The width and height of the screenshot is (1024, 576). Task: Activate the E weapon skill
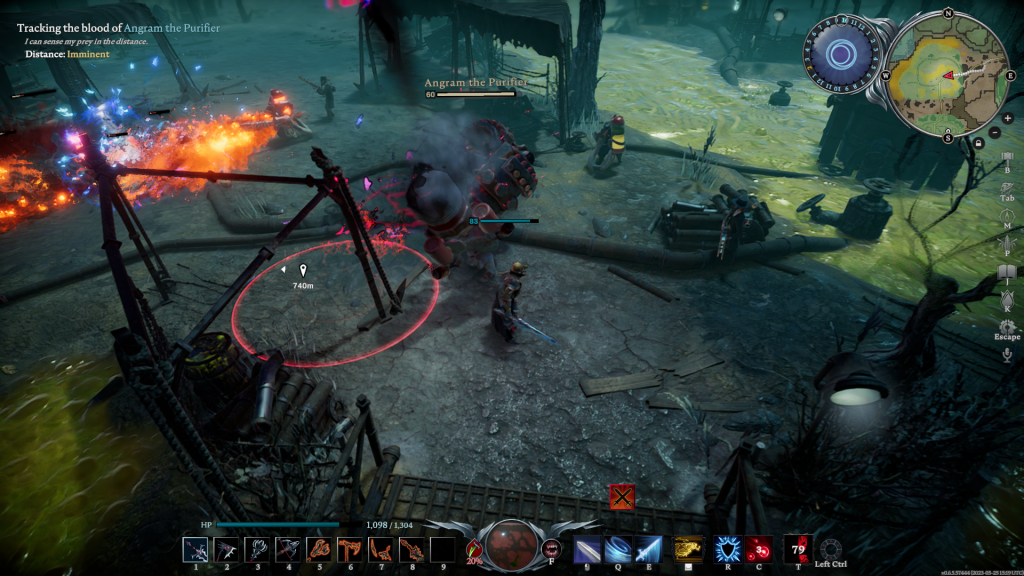pyautogui.click(x=649, y=549)
